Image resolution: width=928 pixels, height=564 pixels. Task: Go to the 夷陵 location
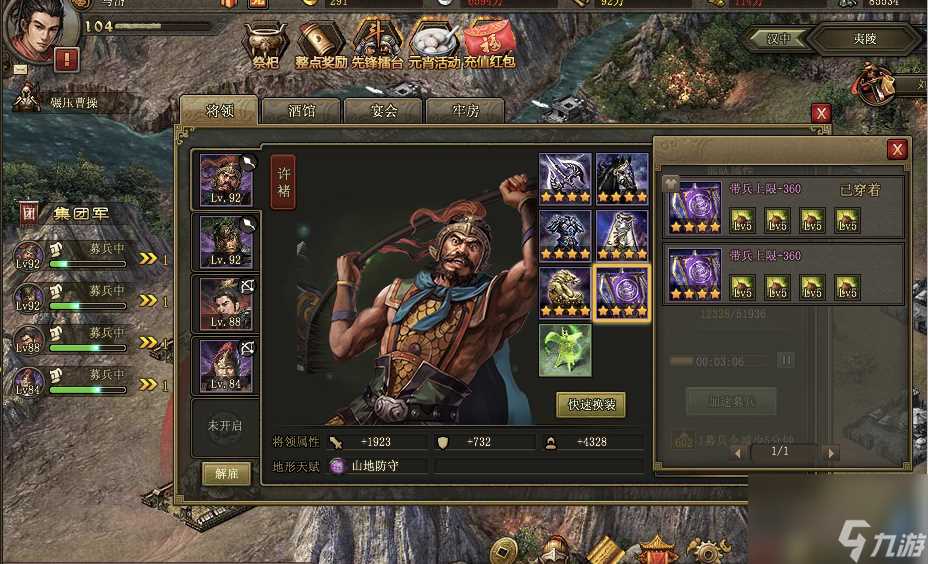(864, 40)
